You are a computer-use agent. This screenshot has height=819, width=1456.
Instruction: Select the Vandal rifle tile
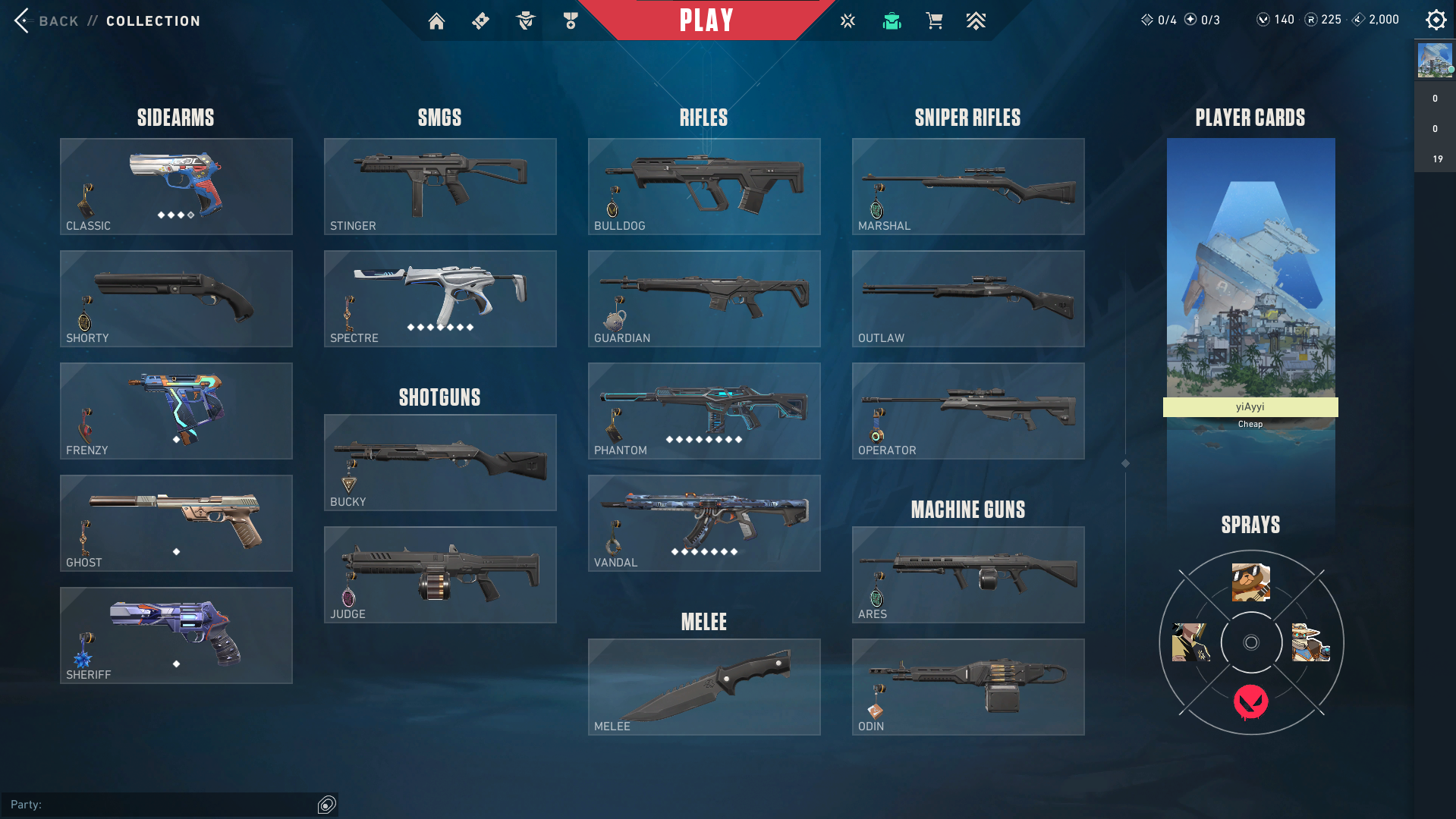point(704,523)
